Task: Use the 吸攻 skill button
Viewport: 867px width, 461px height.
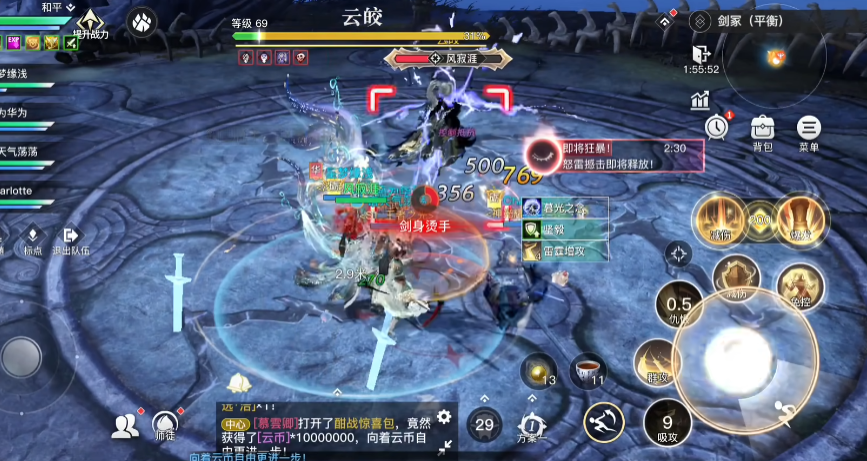Action: click(x=667, y=422)
